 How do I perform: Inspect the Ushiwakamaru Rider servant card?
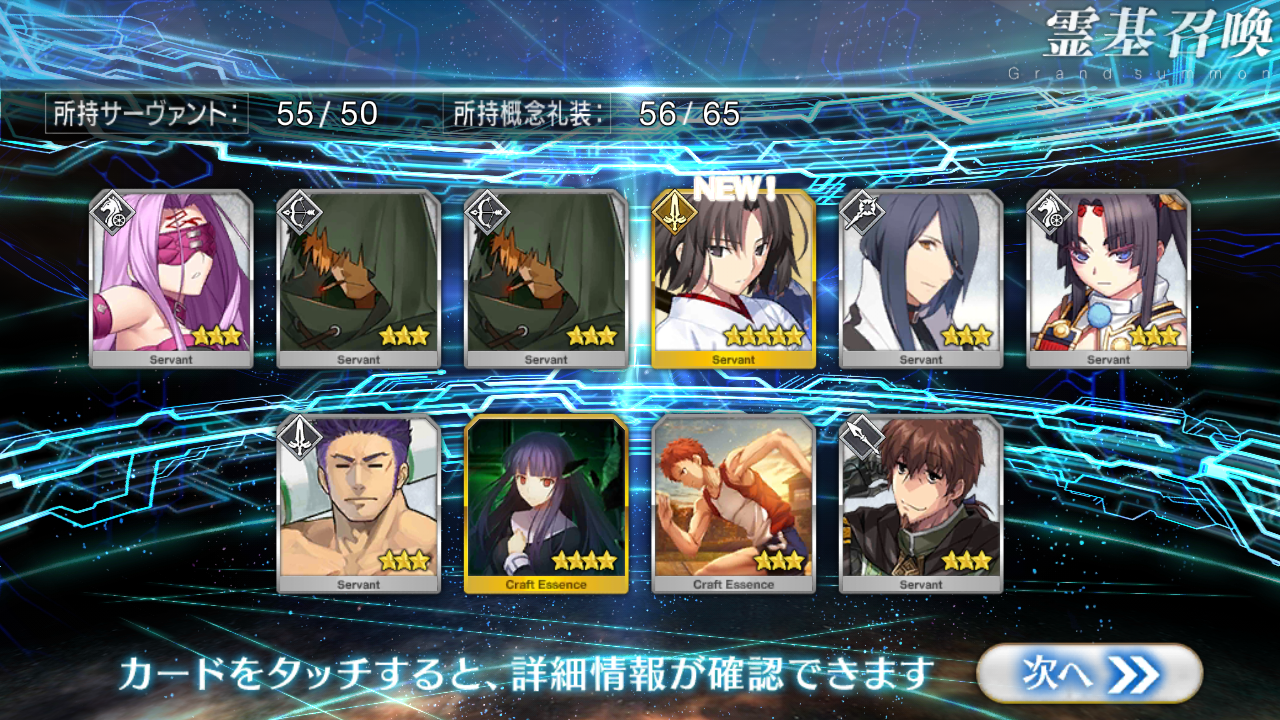tap(1108, 278)
